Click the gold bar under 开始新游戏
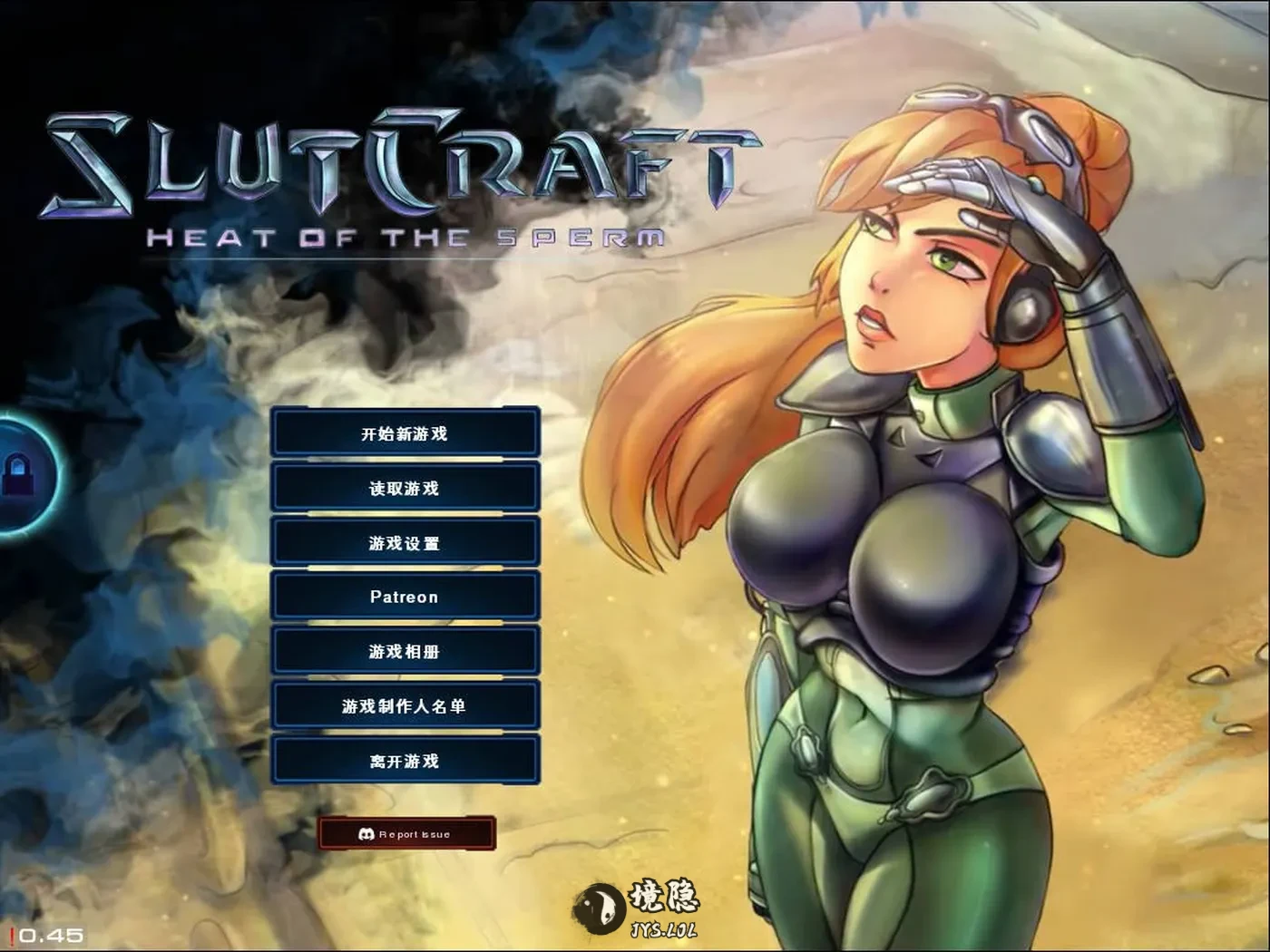This screenshot has height=952, width=1270. click(x=405, y=461)
